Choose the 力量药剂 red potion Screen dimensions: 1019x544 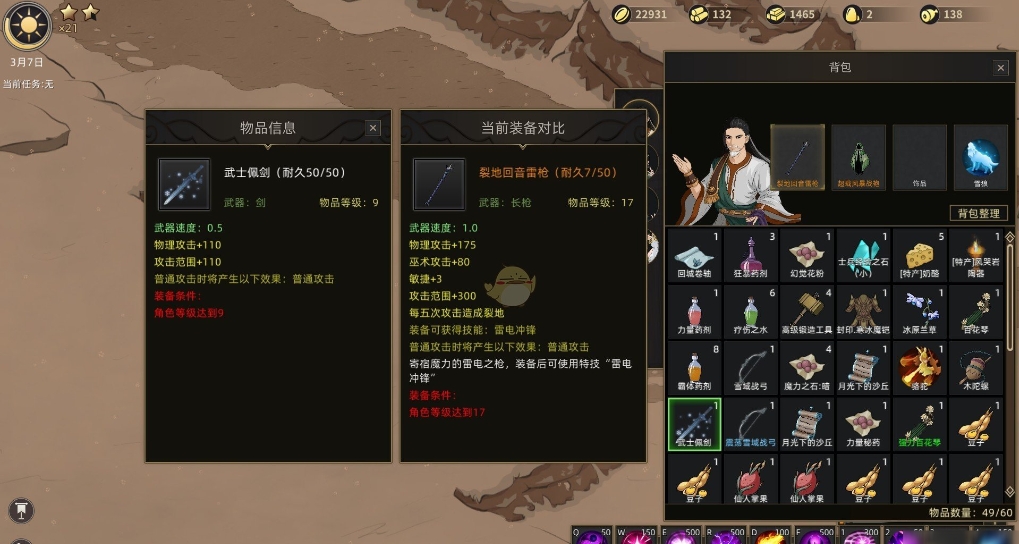tap(694, 311)
